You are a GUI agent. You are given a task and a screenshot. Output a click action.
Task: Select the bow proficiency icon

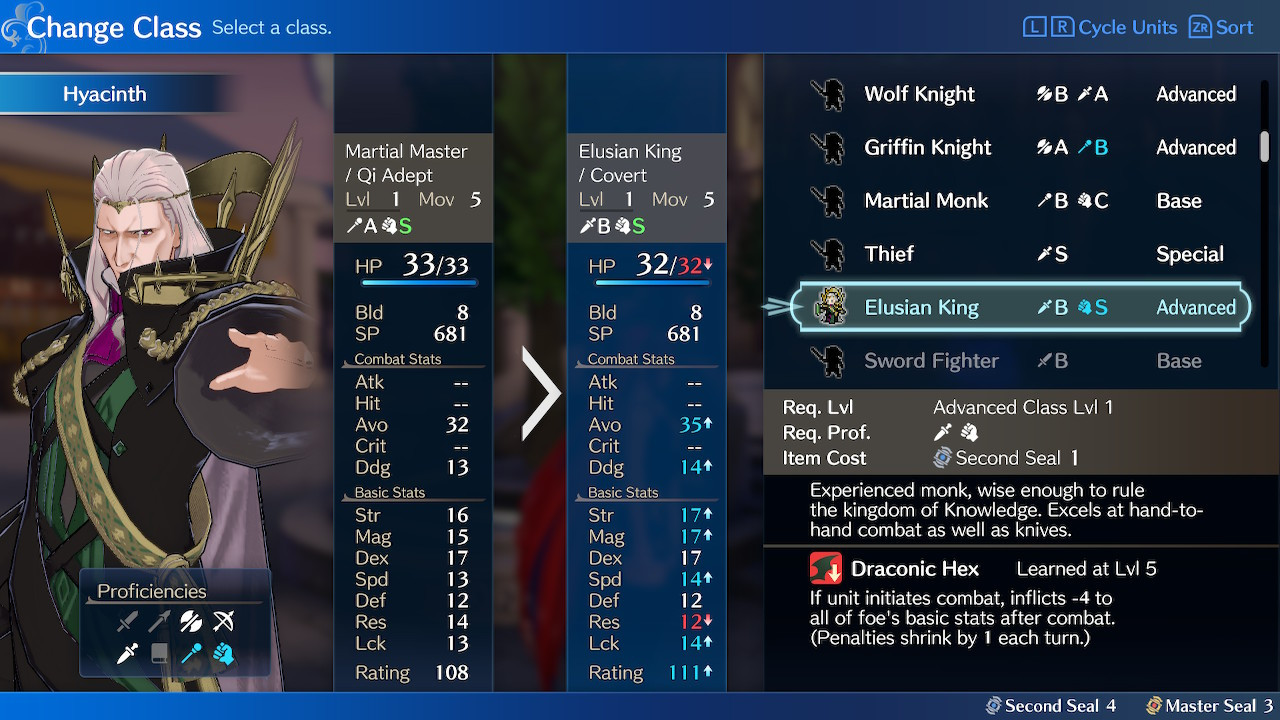224,620
